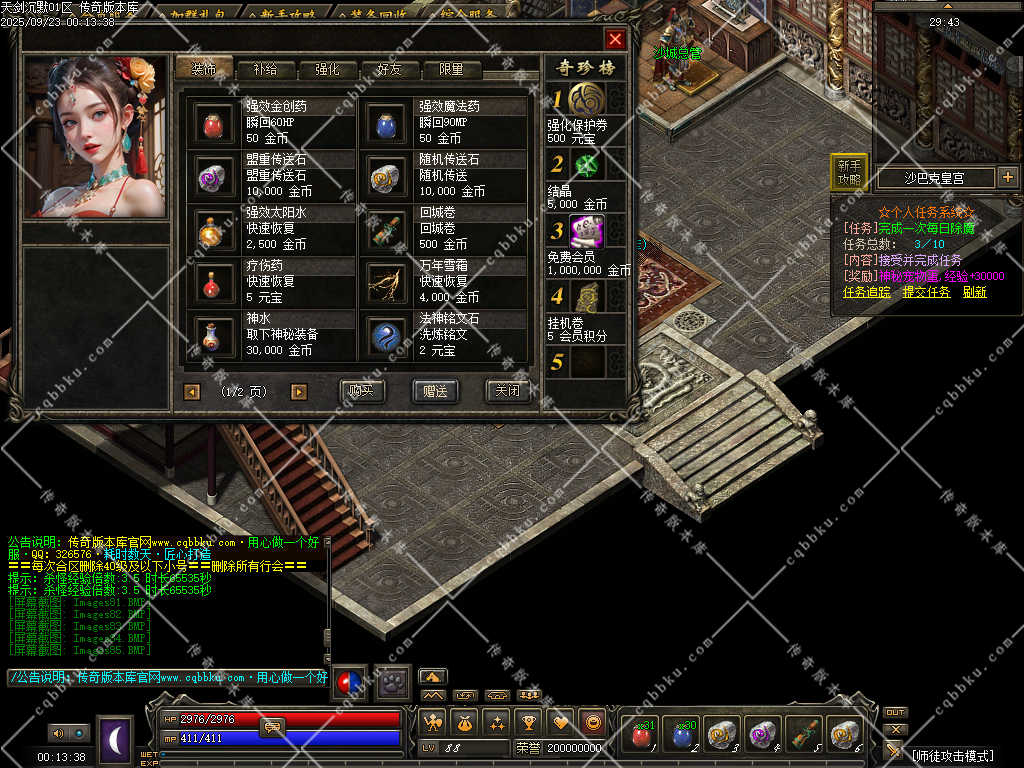Screen dimensions: 1024x768
Task: Open the 新手攻略 guide button
Action: [x=849, y=172]
